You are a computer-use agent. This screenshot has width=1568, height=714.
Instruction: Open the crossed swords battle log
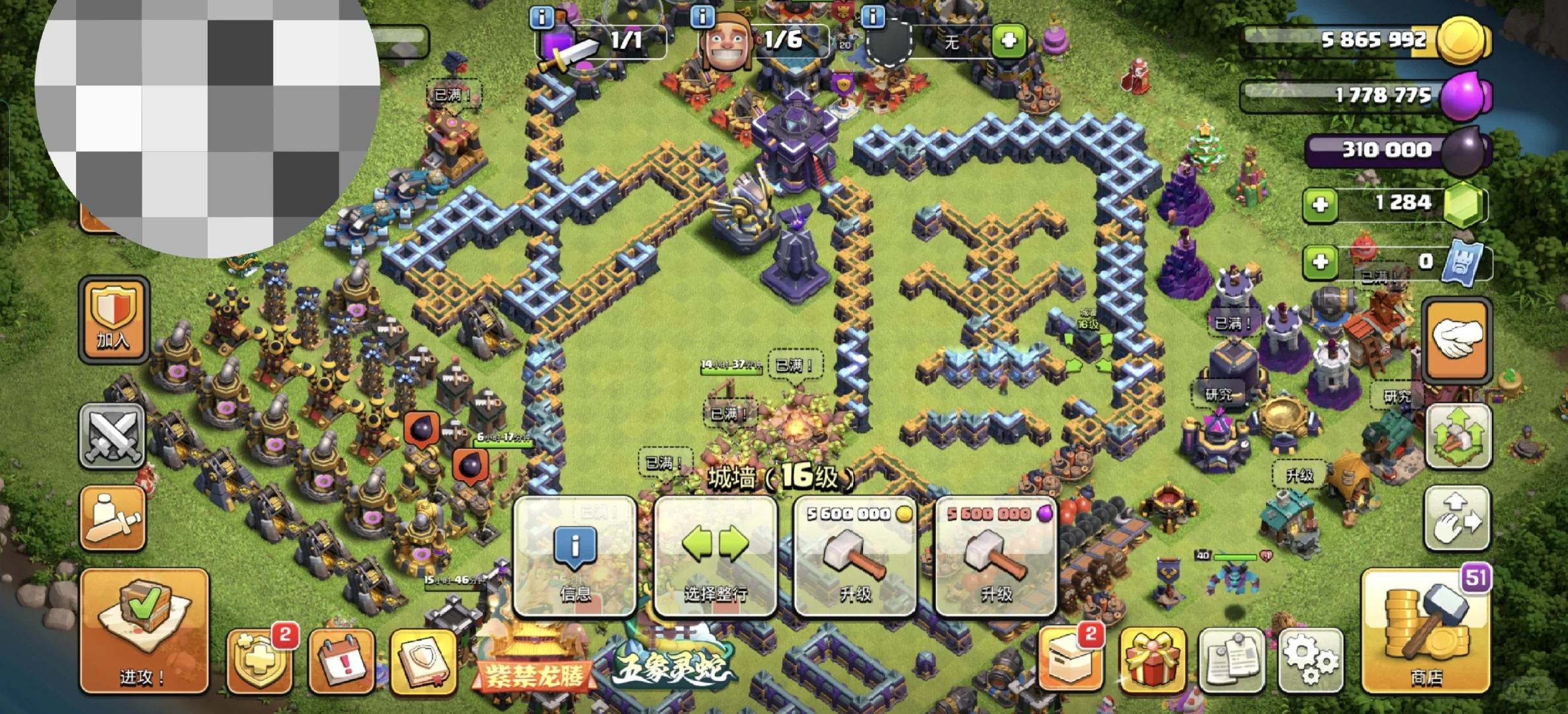tap(112, 436)
